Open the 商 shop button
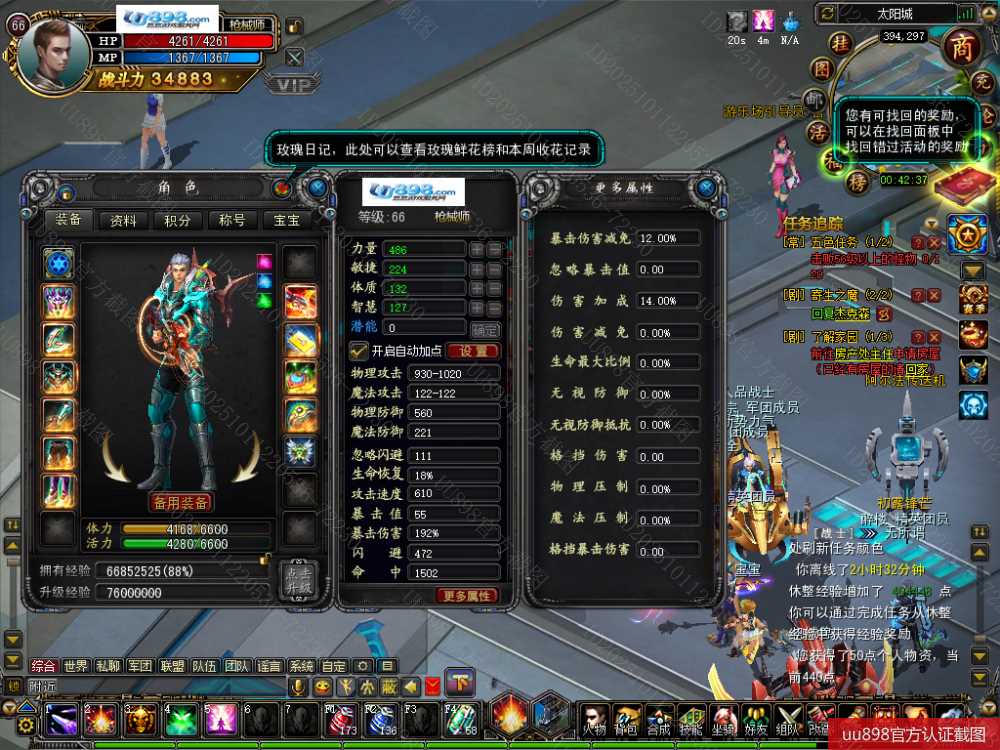This screenshot has width=1000, height=750. coord(962,48)
